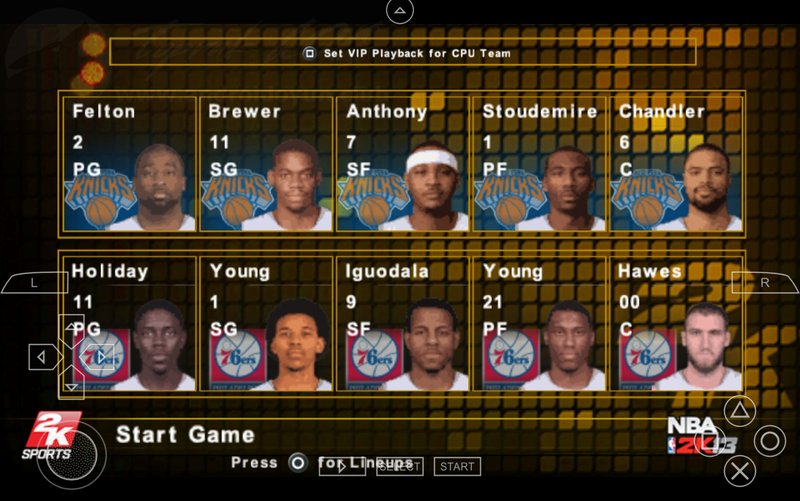800x501 pixels.
Task: Choose Iguodala's small forward card
Action: [402, 324]
